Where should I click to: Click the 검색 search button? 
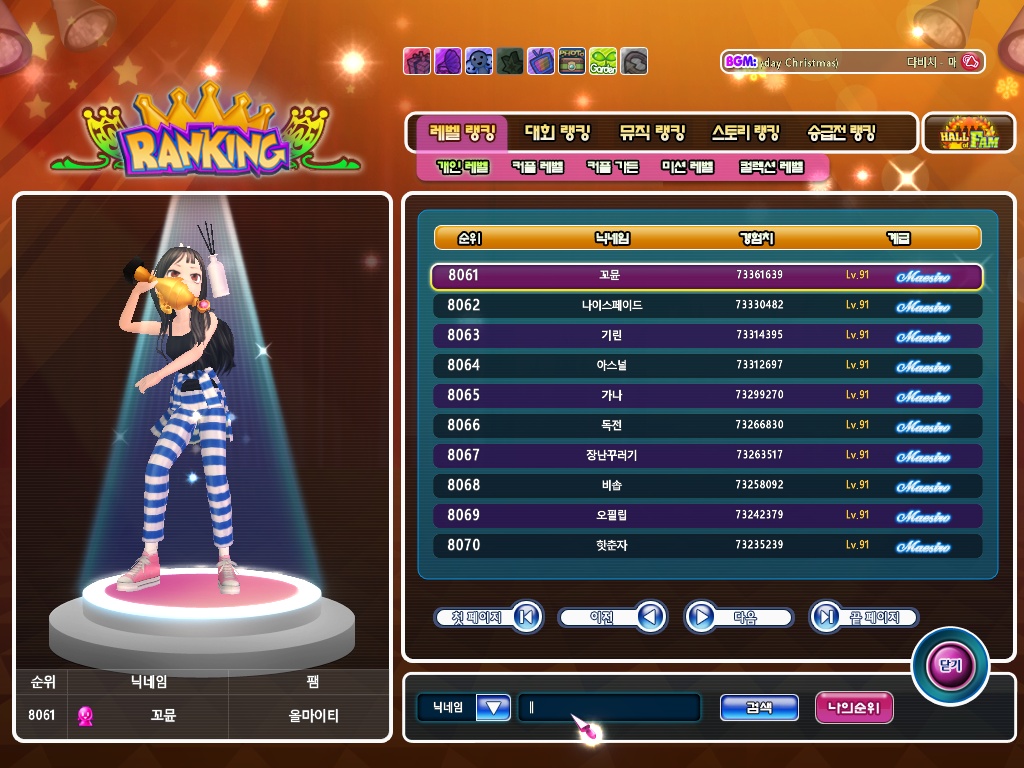[759, 708]
